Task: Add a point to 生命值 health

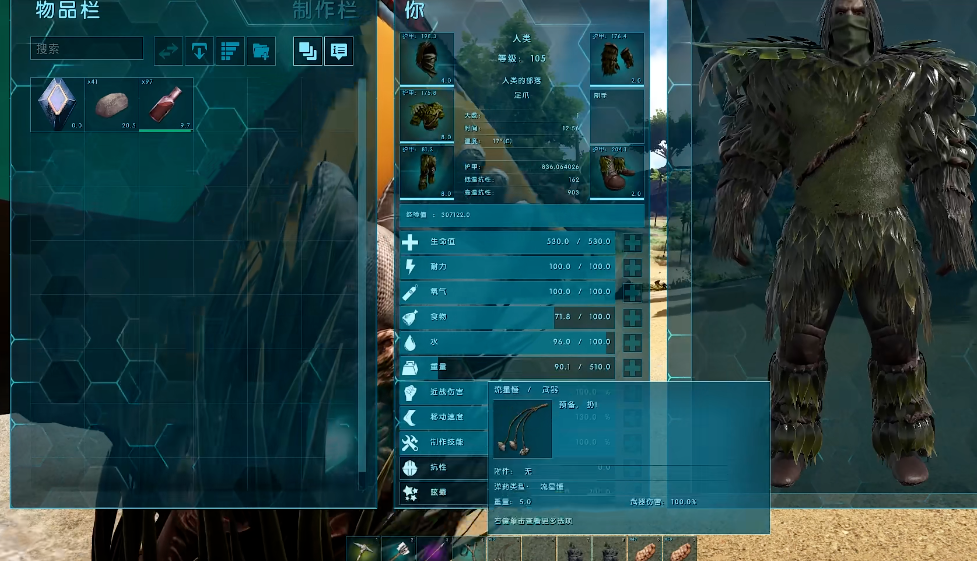Action: coord(633,243)
